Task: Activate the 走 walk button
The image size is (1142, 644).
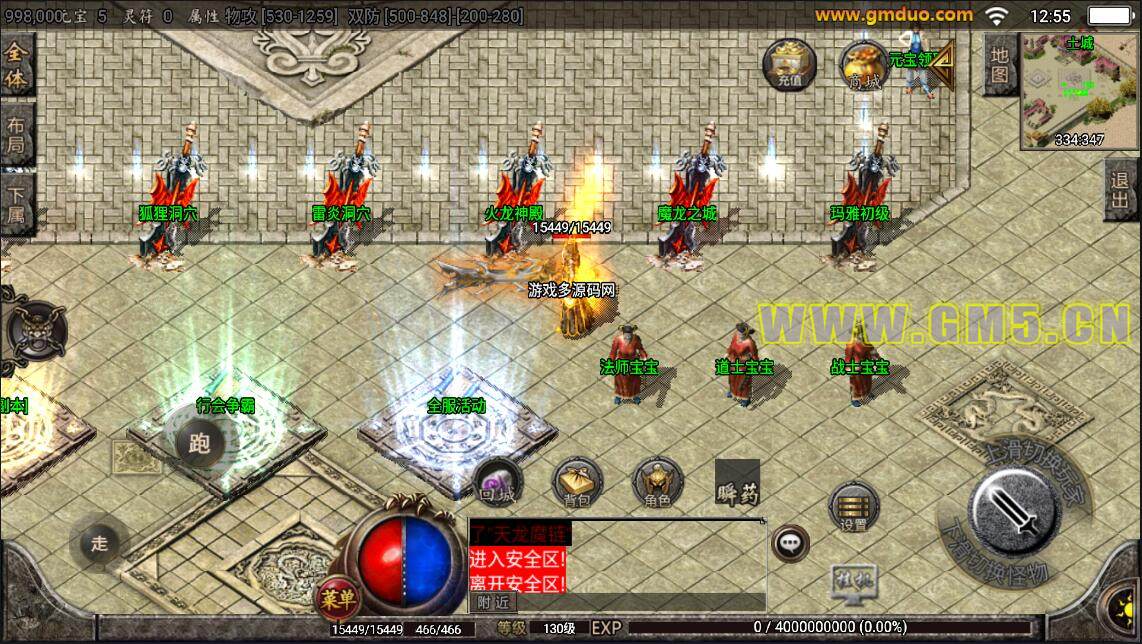Action: [x=99, y=543]
